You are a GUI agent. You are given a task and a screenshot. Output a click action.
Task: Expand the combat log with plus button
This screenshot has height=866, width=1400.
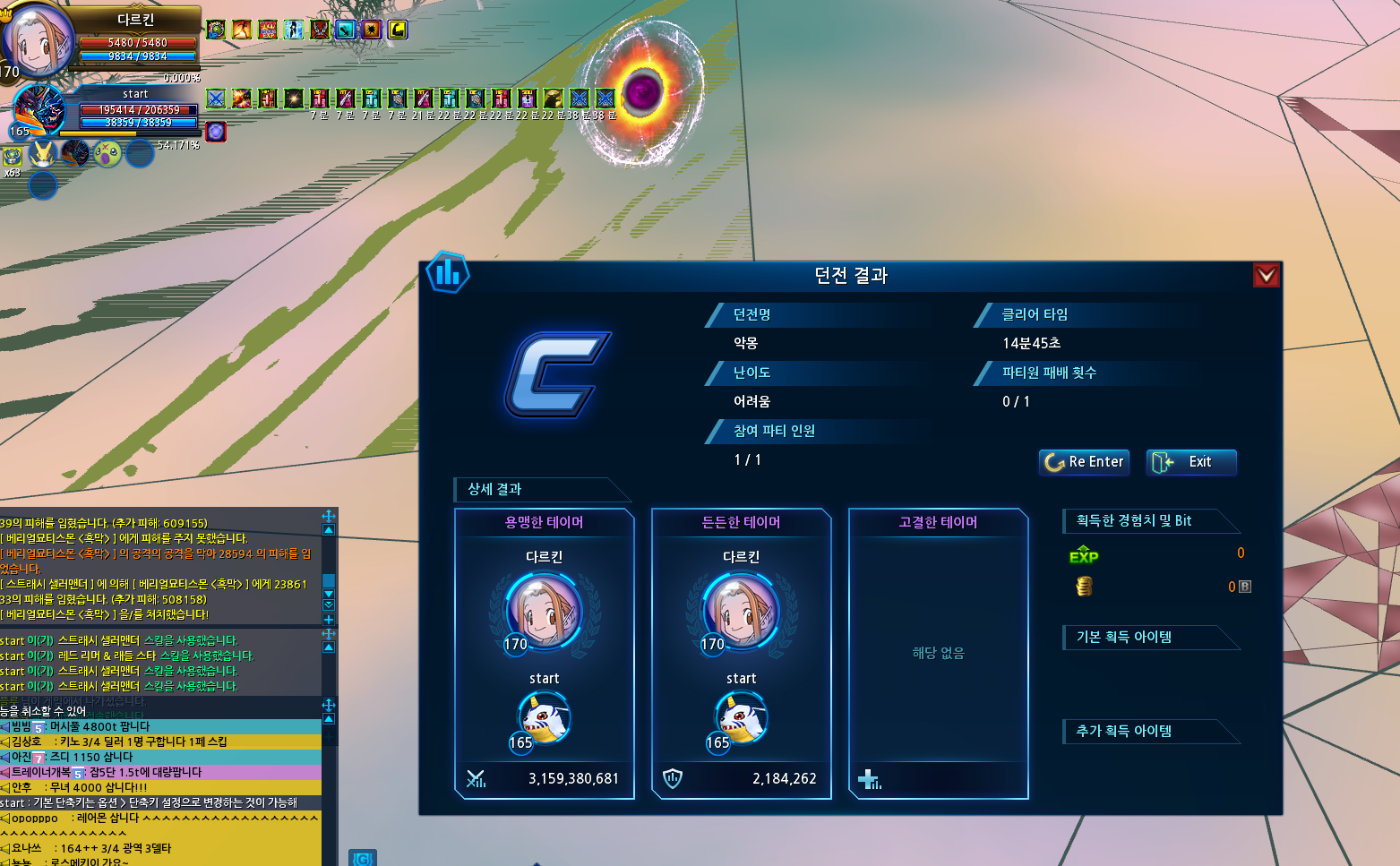pos(329,620)
